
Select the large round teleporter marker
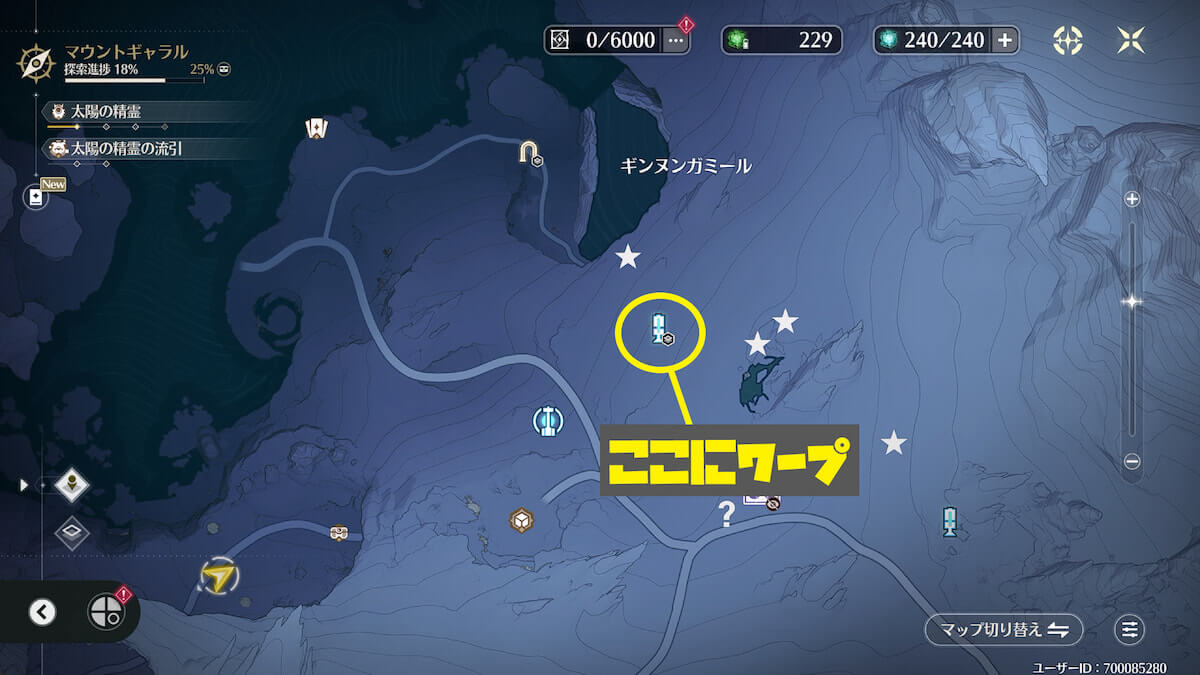pyautogui.click(x=545, y=422)
